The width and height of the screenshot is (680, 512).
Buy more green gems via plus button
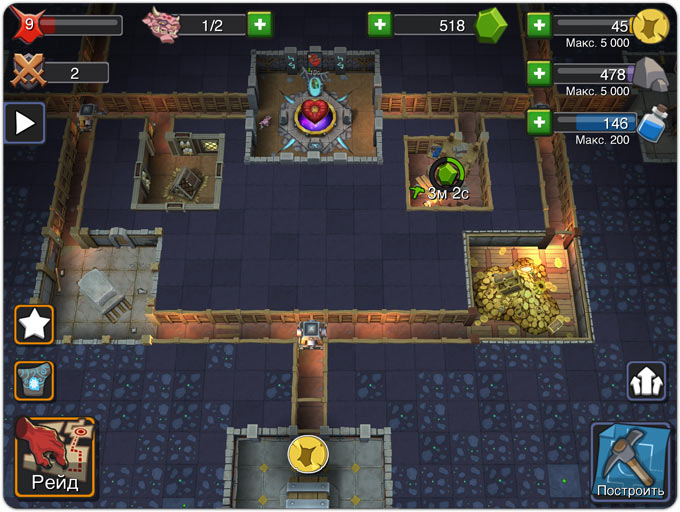pyautogui.click(x=380, y=24)
